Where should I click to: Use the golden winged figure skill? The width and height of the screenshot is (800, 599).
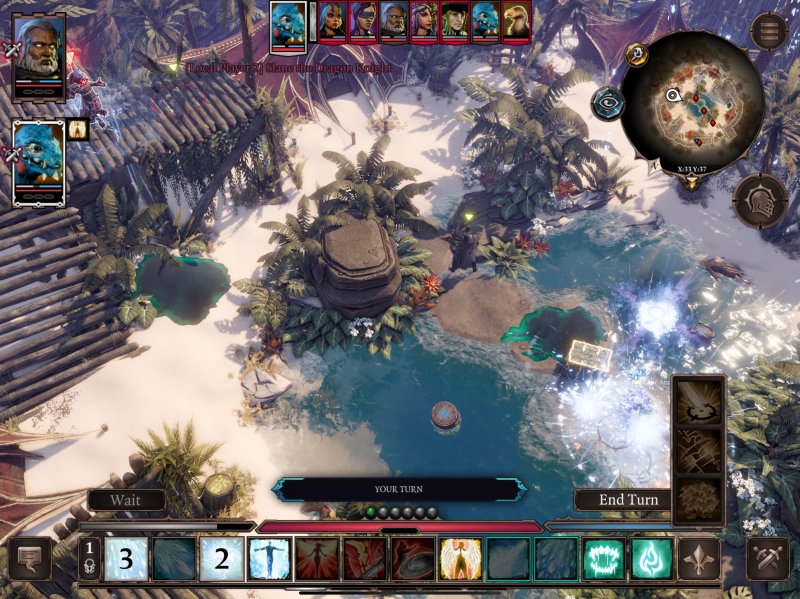pyautogui.click(x=460, y=559)
